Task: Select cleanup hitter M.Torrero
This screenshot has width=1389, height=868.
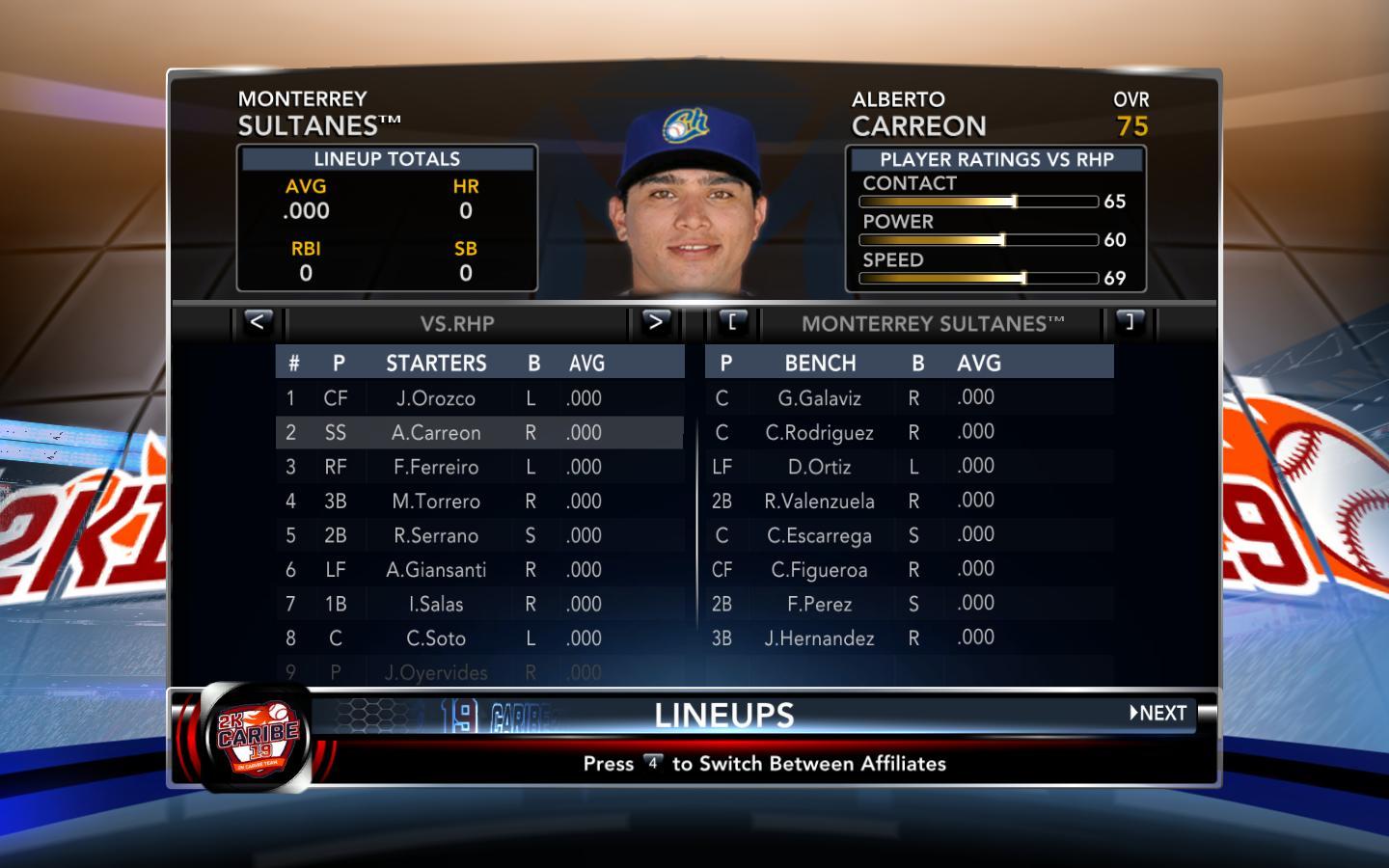Action: coord(435,502)
